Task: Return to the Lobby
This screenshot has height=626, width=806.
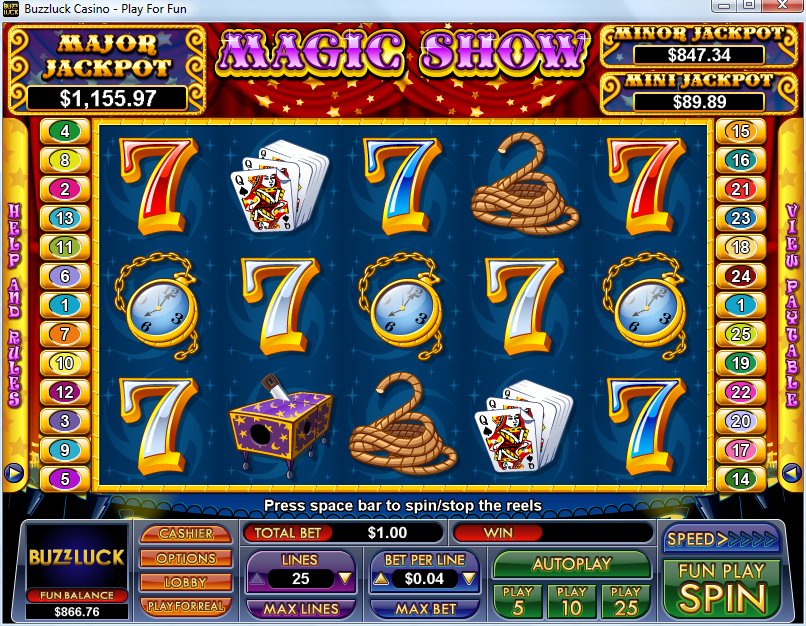Action: pyautogui.click(x=186, y=582)
